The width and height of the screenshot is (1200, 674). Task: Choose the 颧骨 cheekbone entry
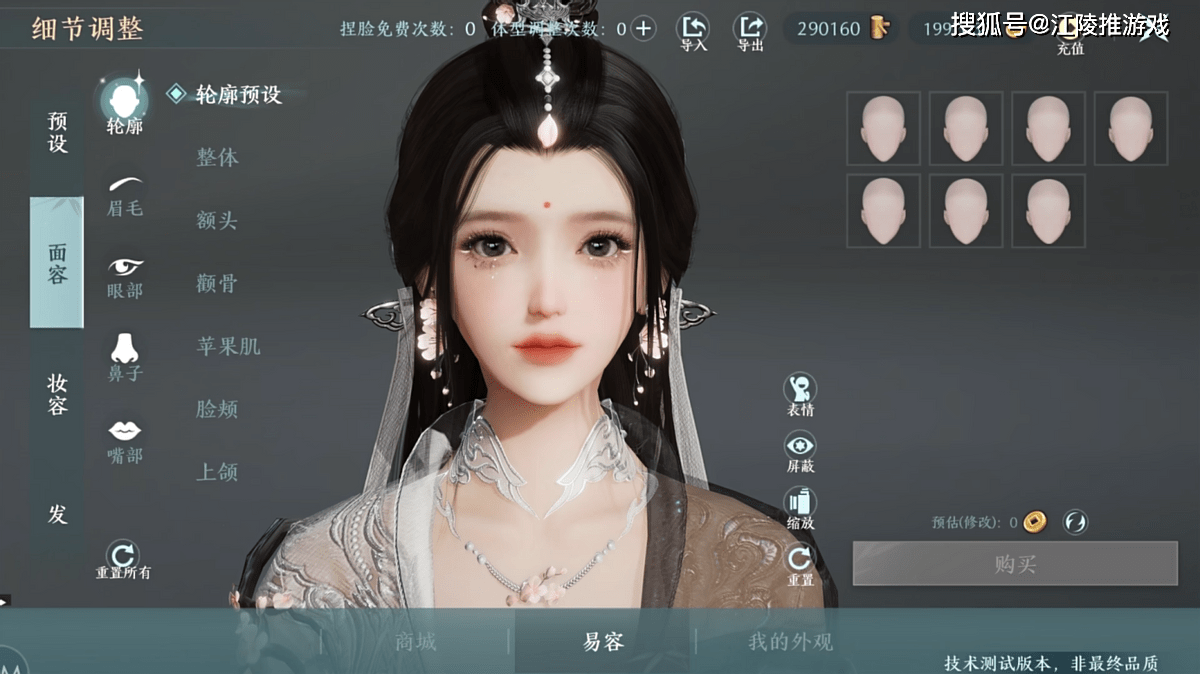tap(217, 284)
